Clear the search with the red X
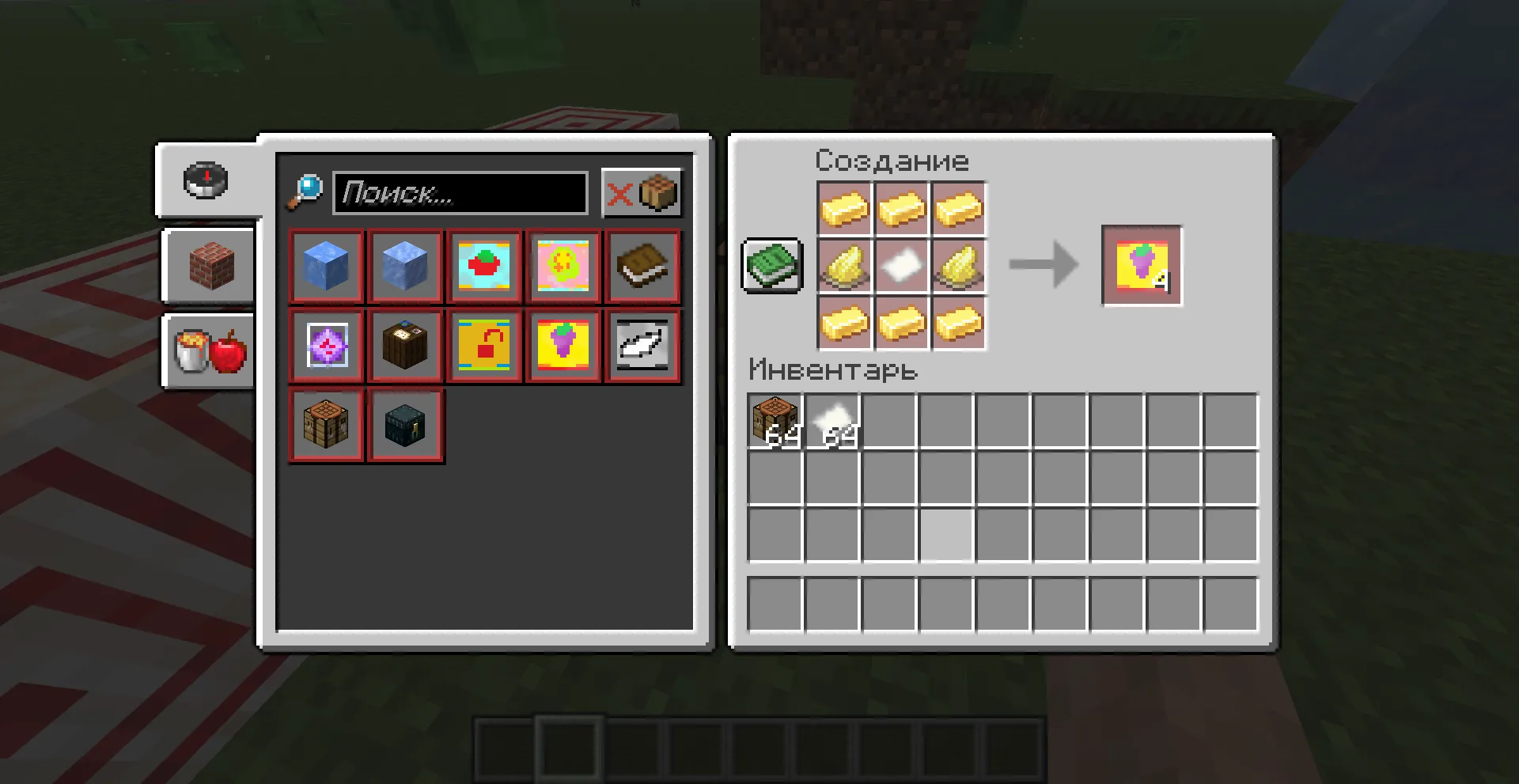This screenshot has height=784, width=1519. [619, 192]
